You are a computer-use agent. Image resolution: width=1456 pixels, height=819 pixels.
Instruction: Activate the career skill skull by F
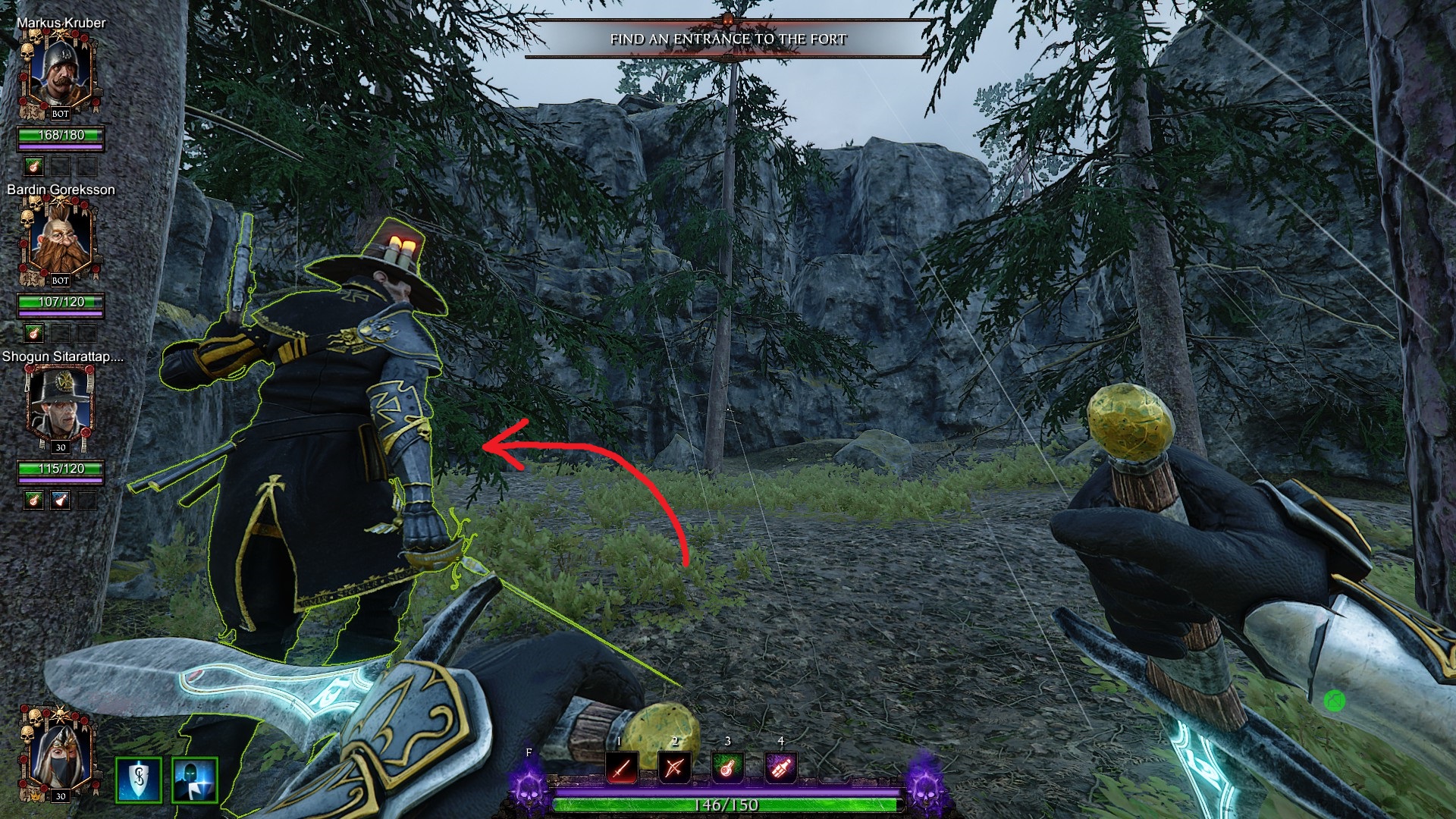[x=529, y=786]
